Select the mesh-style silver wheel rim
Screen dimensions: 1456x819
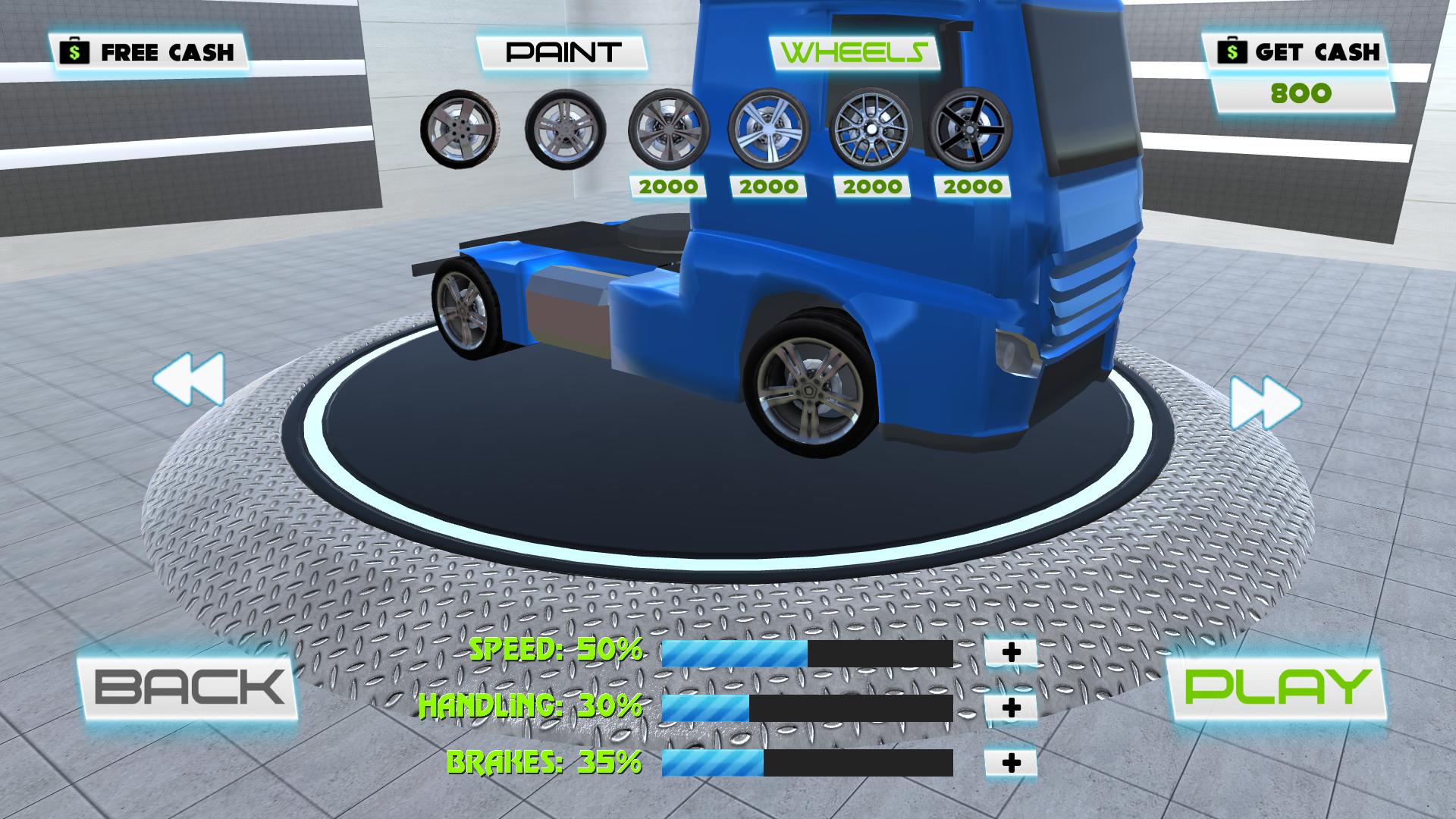click(x=872, y=127)
